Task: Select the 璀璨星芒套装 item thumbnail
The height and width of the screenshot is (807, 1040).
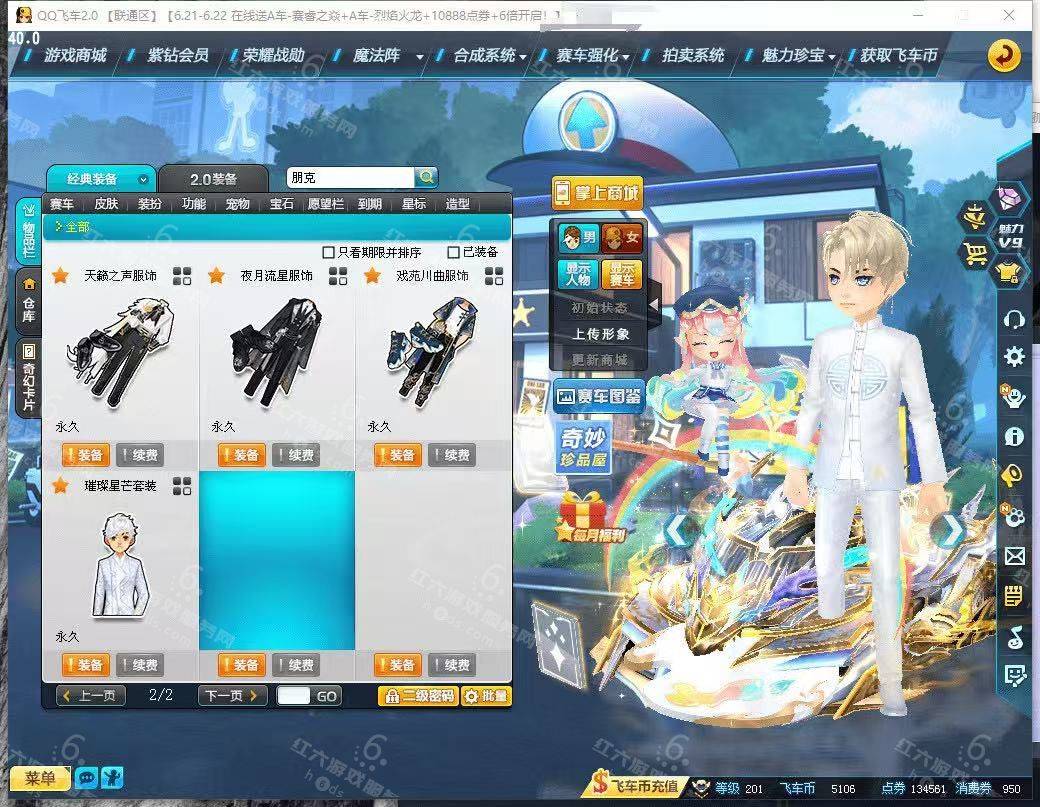Action: [x=118, y=563]
